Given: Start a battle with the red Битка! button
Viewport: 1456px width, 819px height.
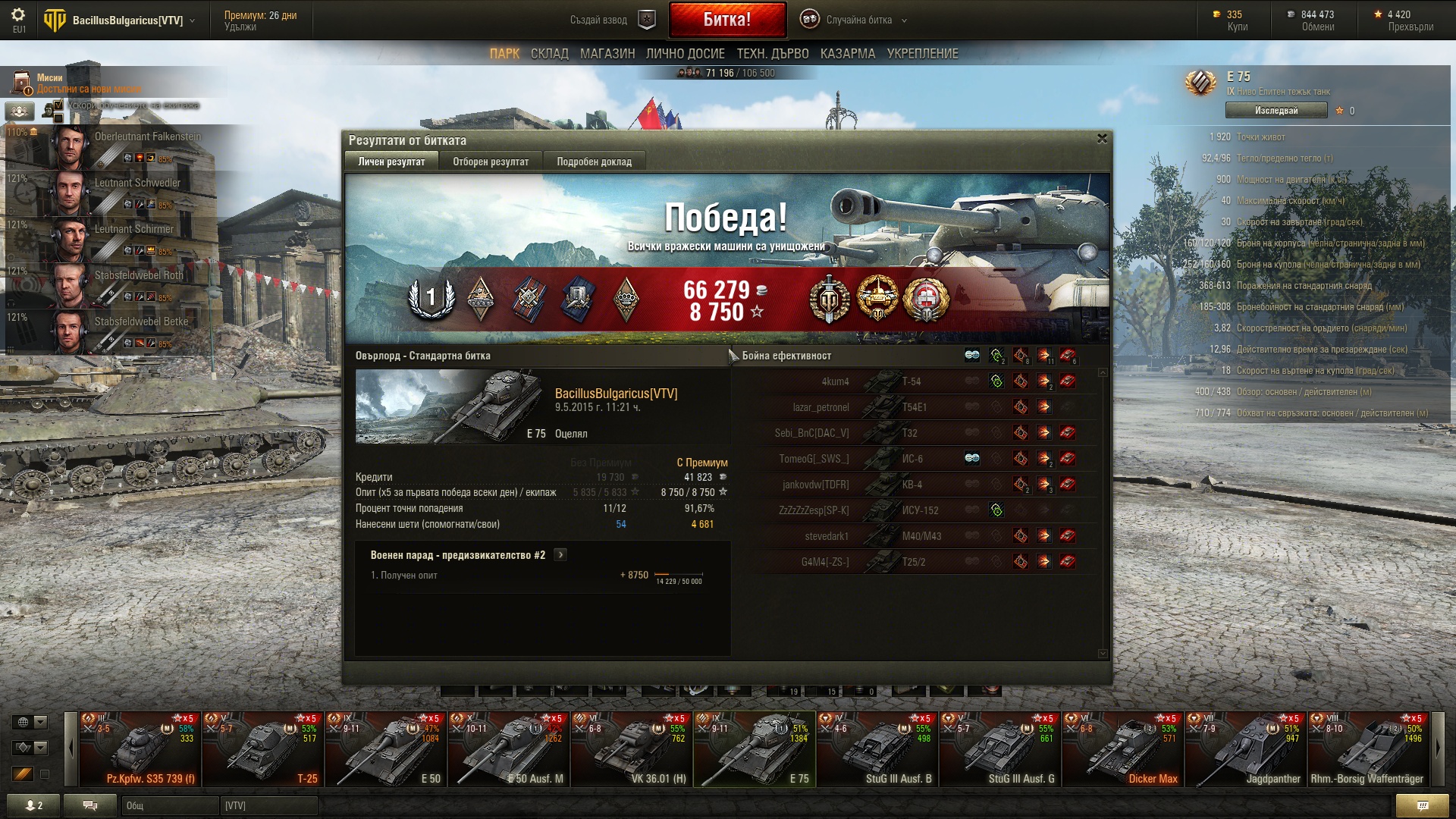Looking at the screenshot, I should 726,20.
